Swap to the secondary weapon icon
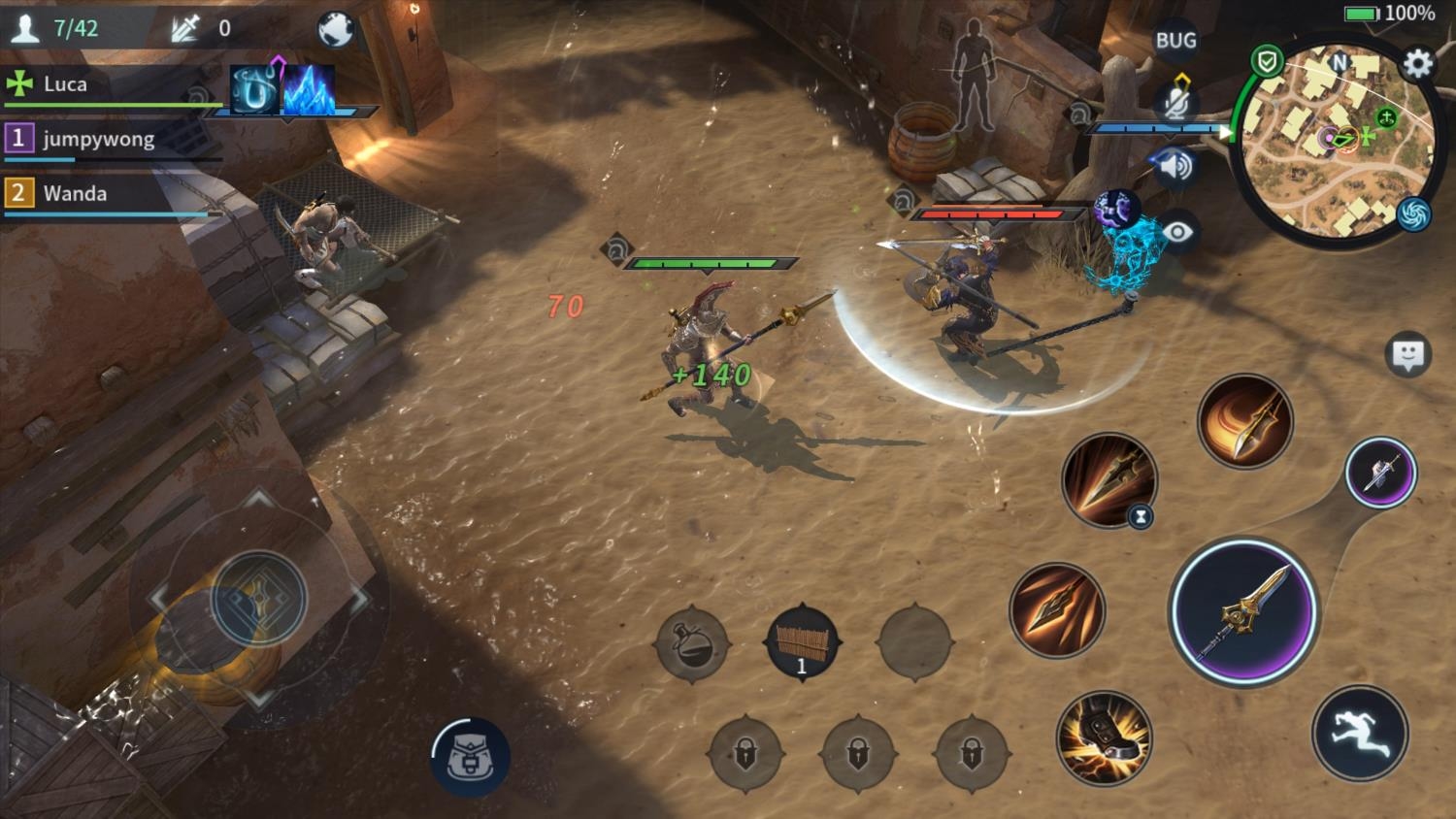The width and height of the screenshot is (1456, 819). click(x=1380, y=474)
